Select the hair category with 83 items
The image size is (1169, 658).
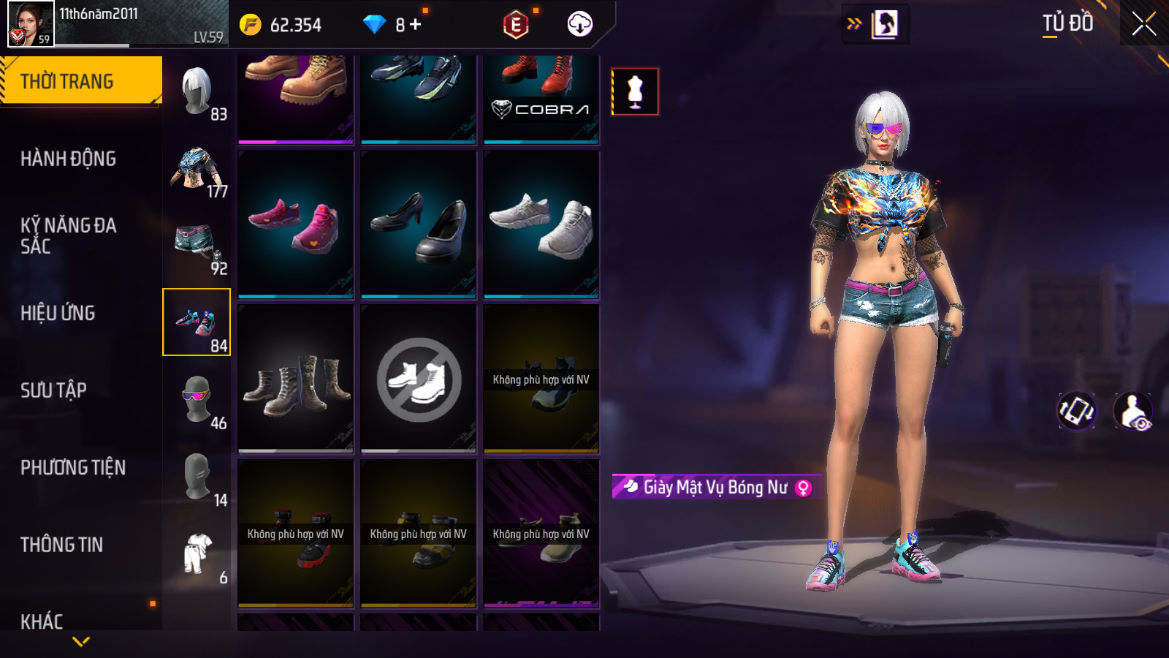(x=197, y=92)
